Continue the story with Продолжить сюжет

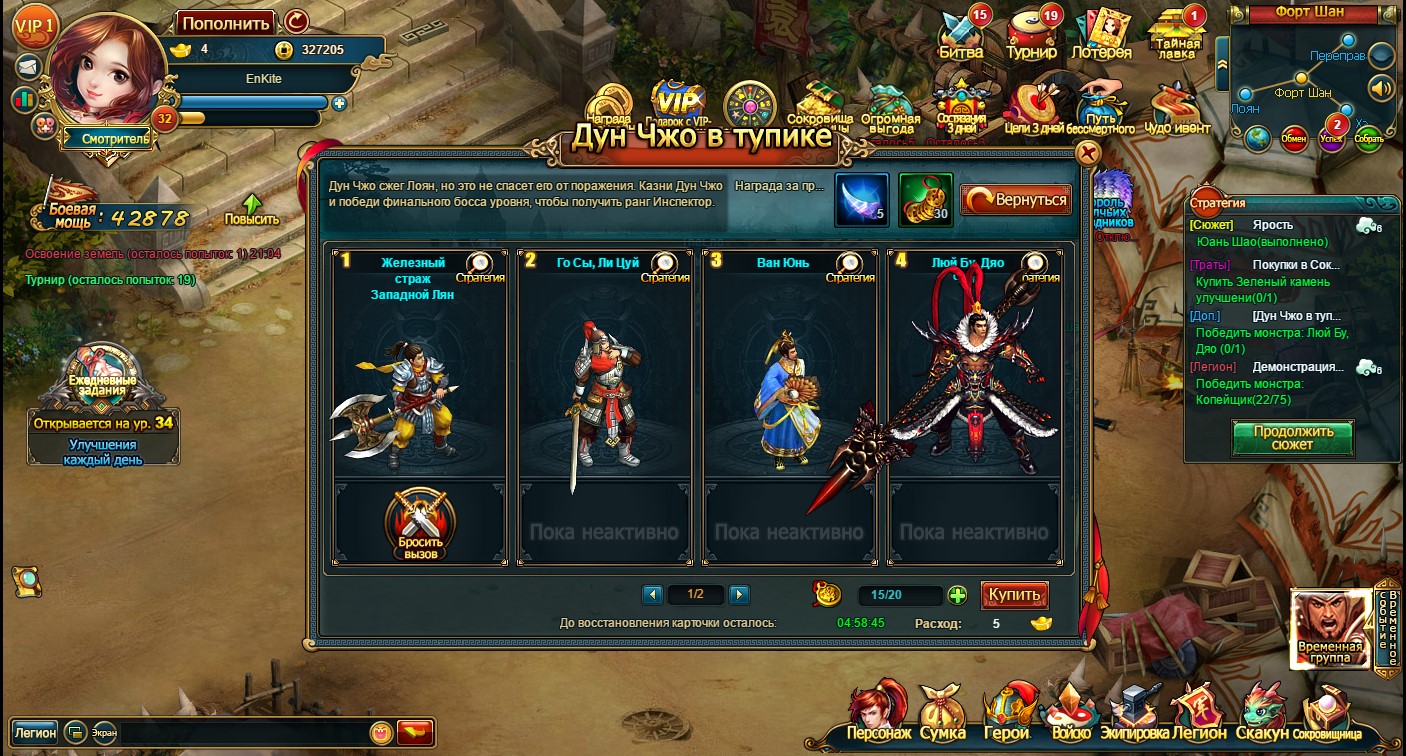[1292, 438]
